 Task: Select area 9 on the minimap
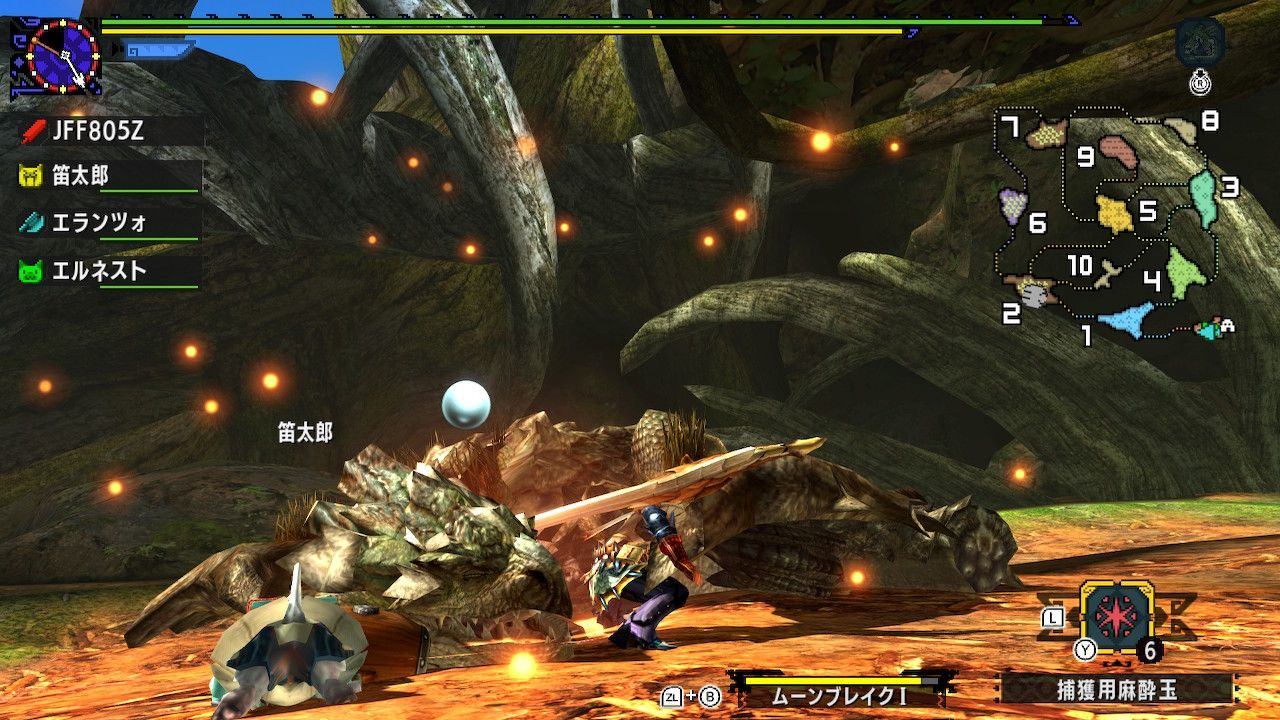tap(1119, 153)
